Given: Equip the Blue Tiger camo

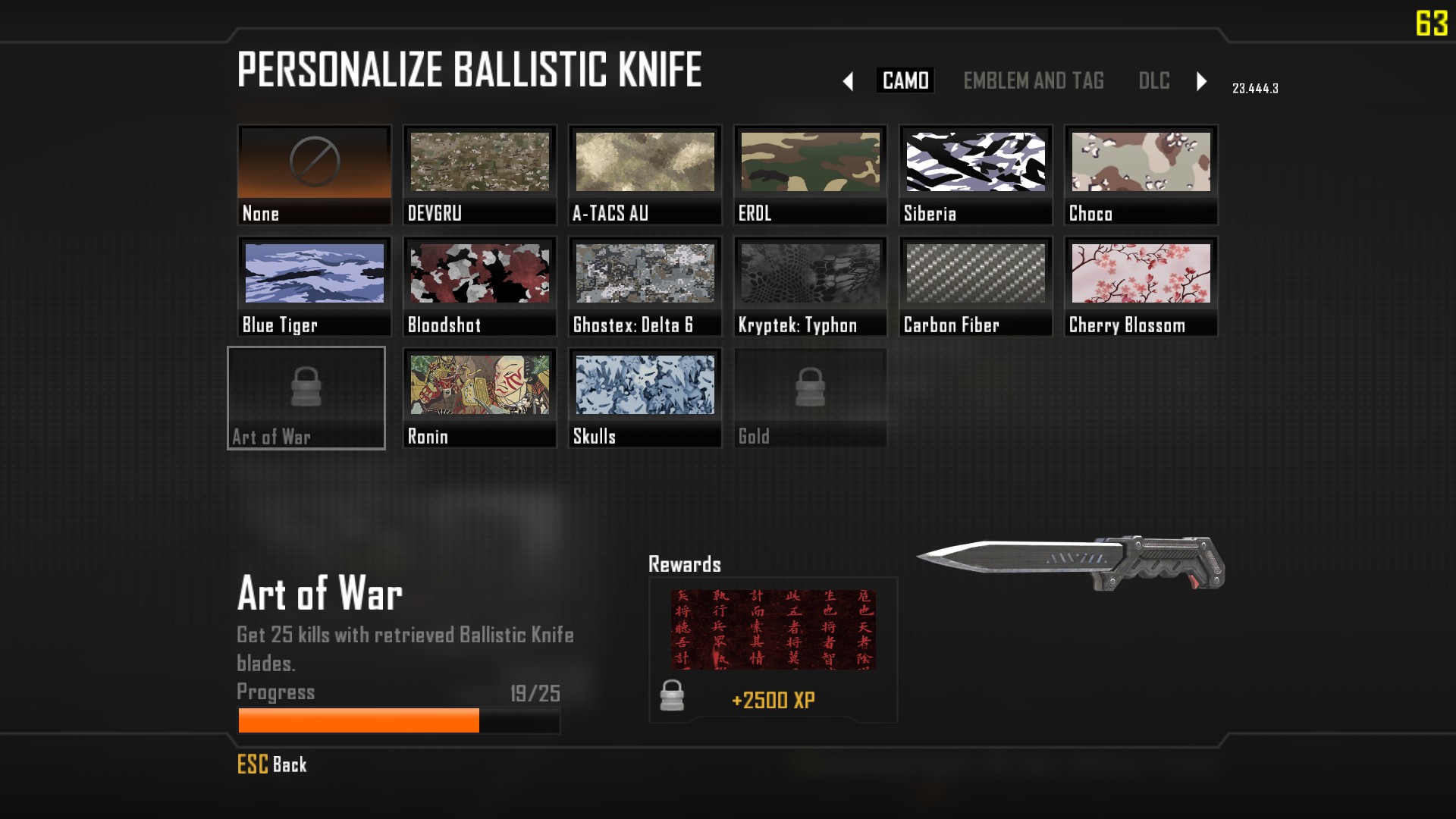Looking at the screenshot, I should (x=314, y=286).
